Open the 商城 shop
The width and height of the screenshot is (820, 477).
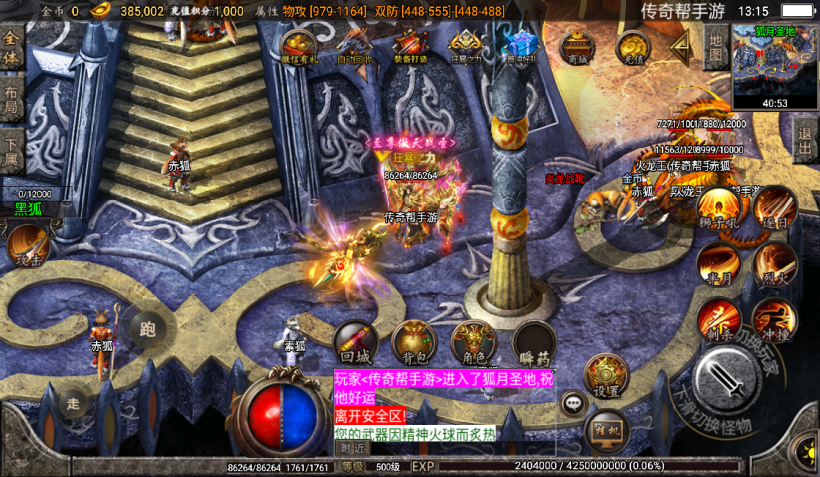575,46
